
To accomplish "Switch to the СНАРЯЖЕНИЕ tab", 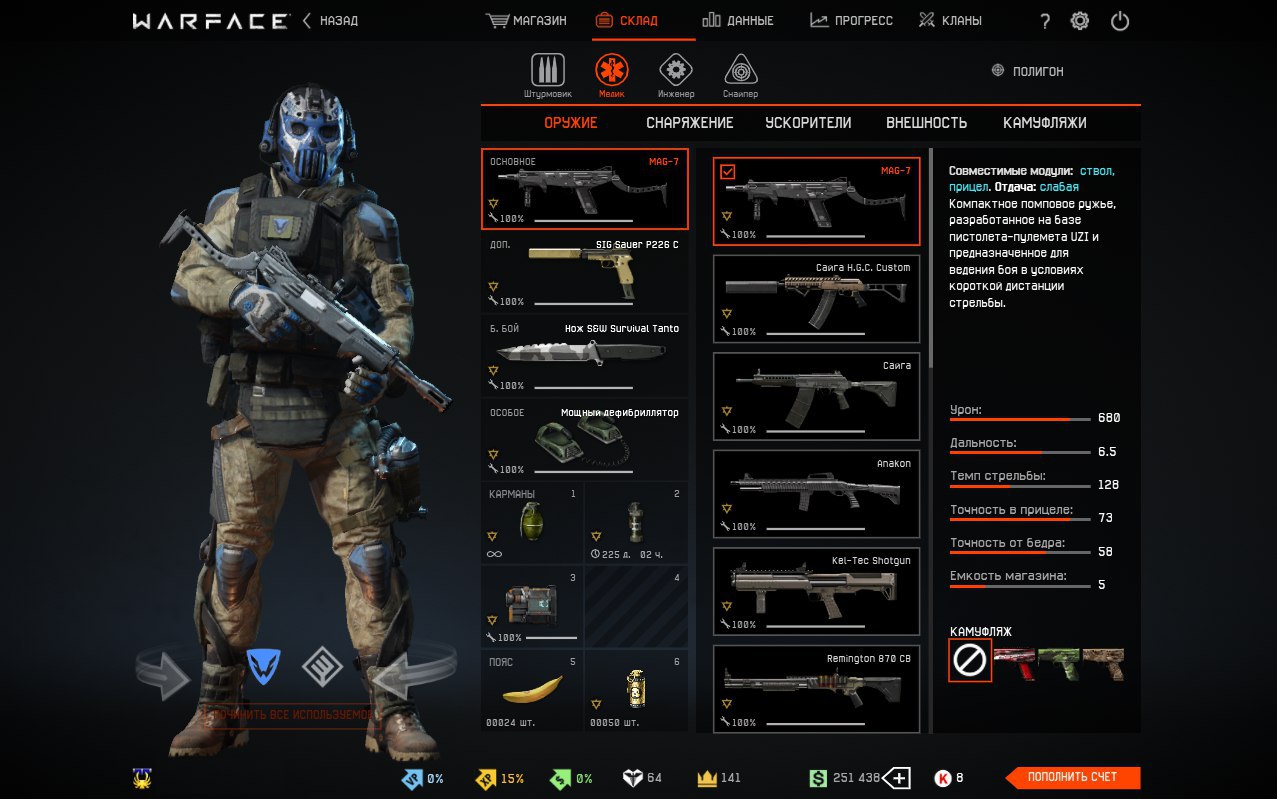I will point(689,123).
